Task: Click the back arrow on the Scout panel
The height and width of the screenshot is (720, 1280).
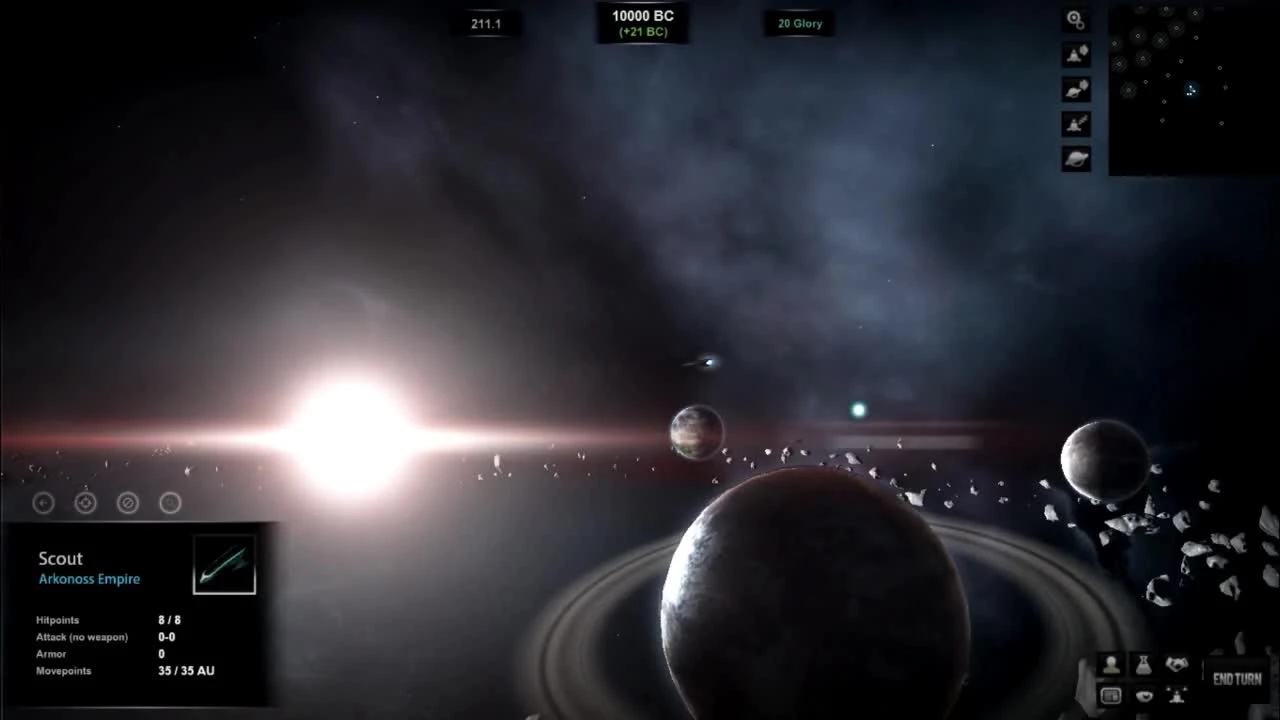Action: pyautogui.click(x=42, y=503)
